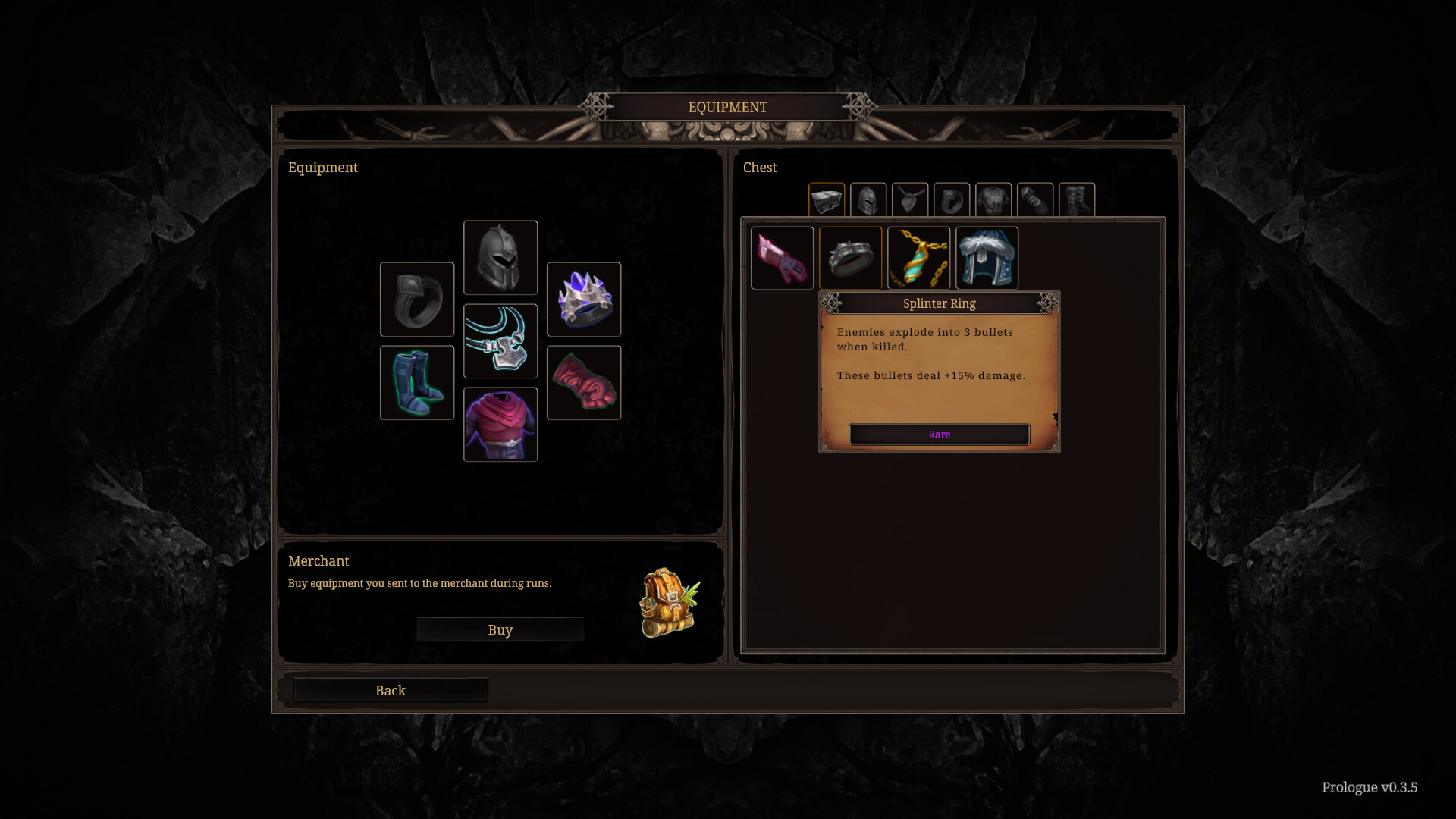1456x819 pixels.
Task: Select the Splinter Ring in the chest
Action: [x=850, y=258]
